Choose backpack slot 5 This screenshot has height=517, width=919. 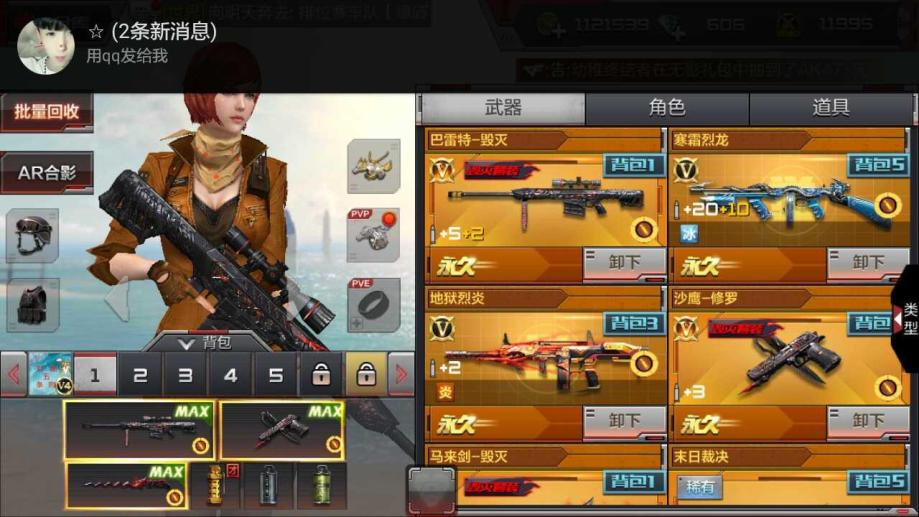point(275,376)
